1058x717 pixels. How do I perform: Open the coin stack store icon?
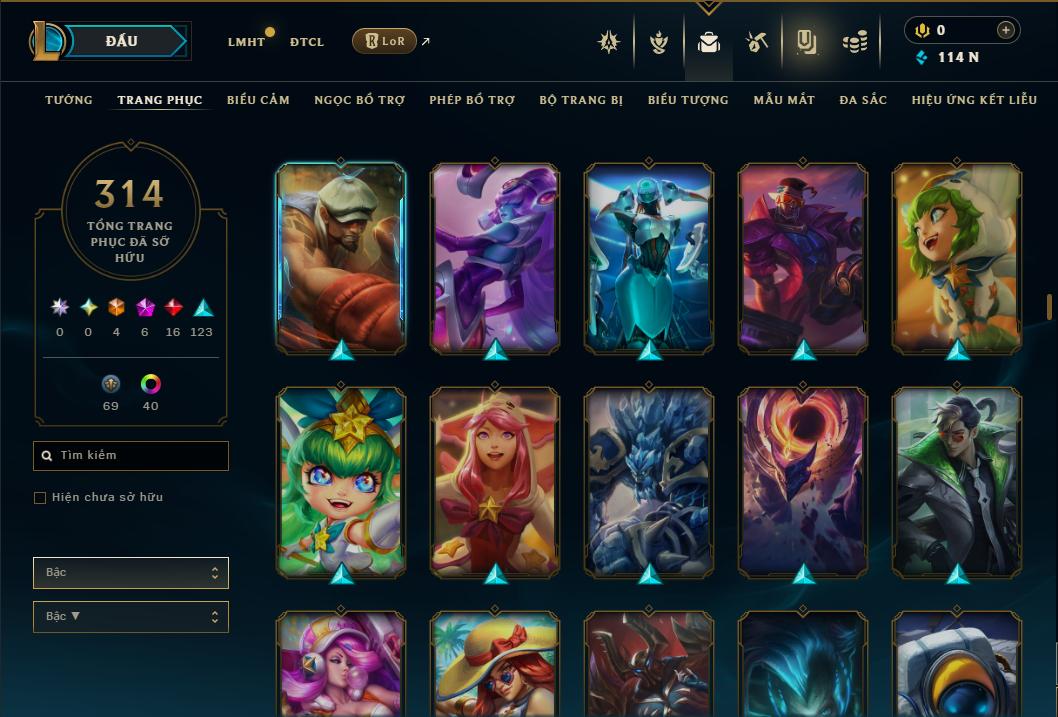point(854,42)
